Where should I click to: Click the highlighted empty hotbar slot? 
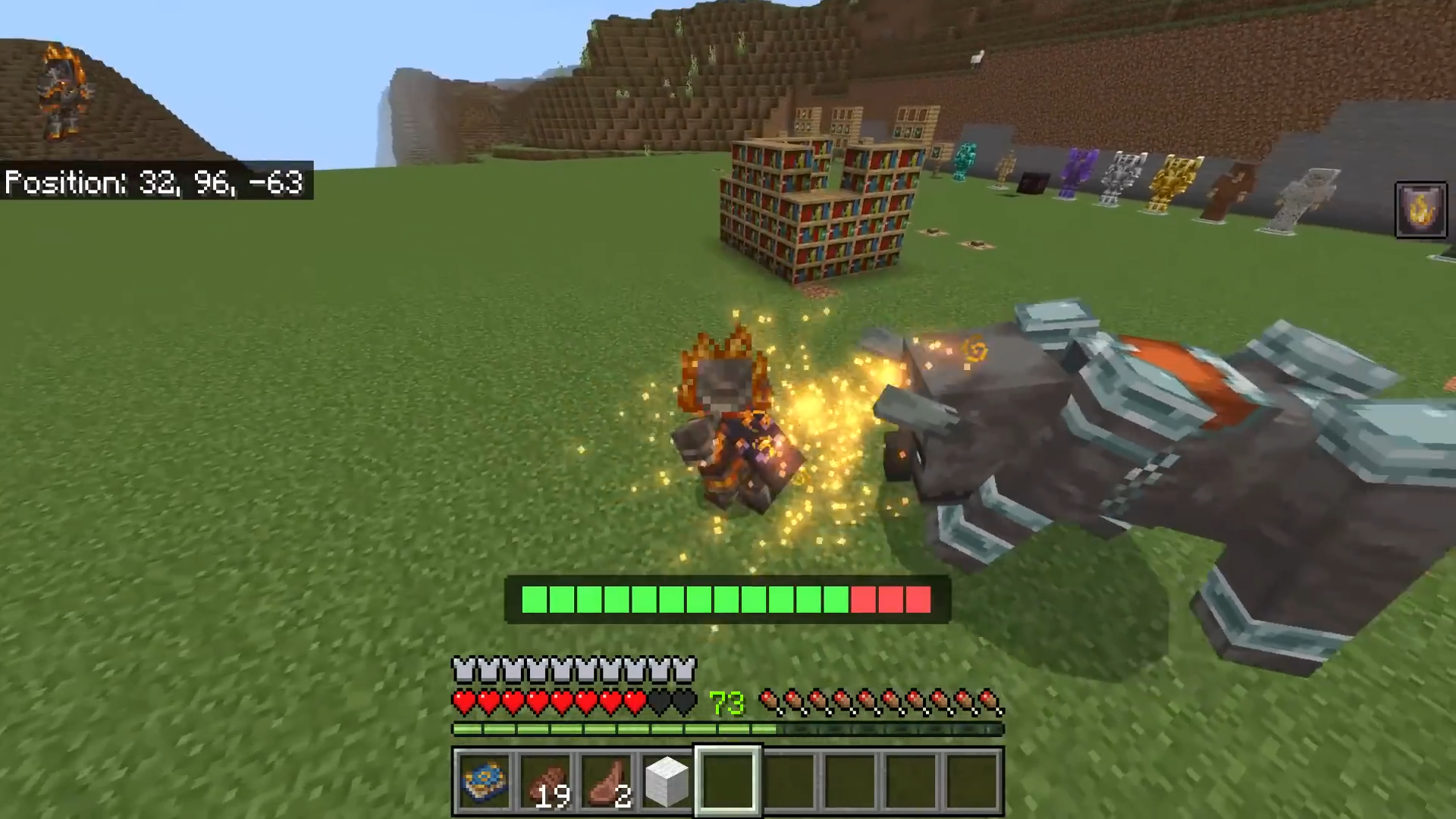[x=727, y=781]
